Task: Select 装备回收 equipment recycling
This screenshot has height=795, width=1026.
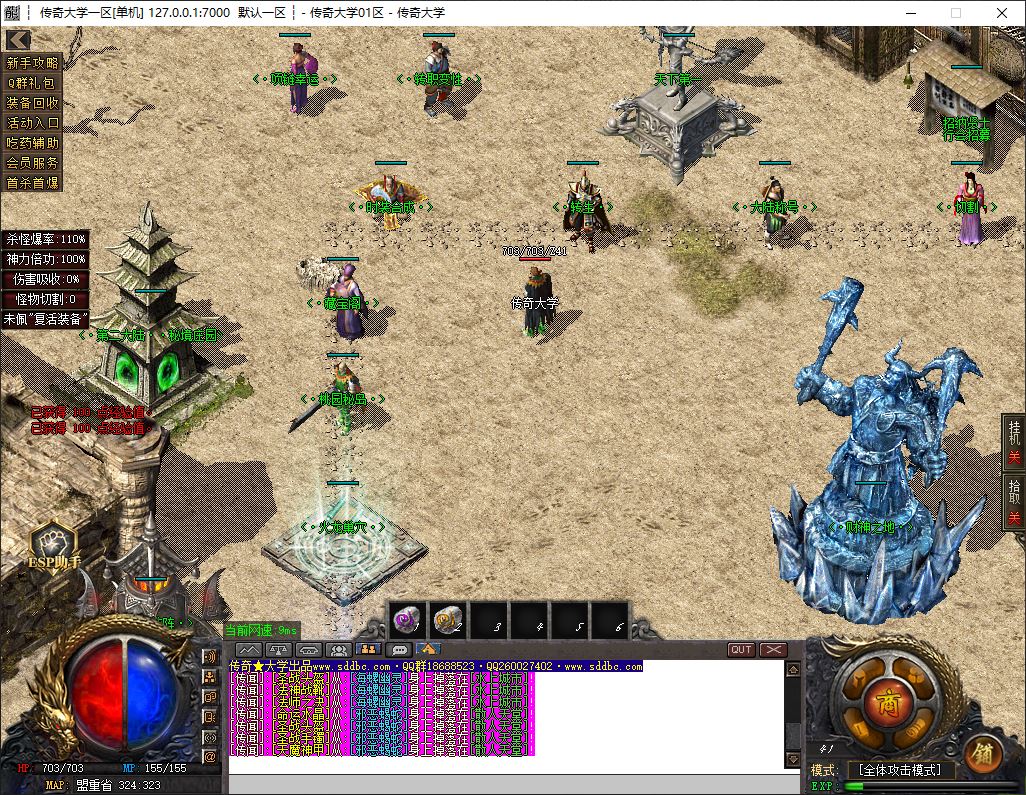Action: 33,102
